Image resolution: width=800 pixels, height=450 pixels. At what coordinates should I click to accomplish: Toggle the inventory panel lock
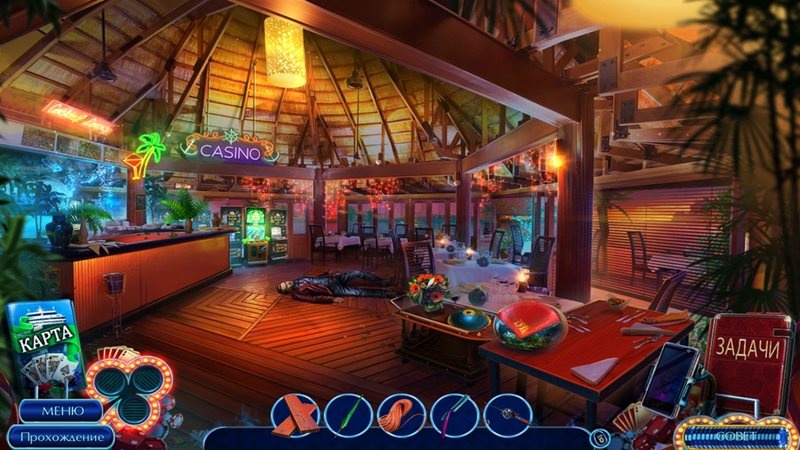pyautogui.click(x=599, y=436)
